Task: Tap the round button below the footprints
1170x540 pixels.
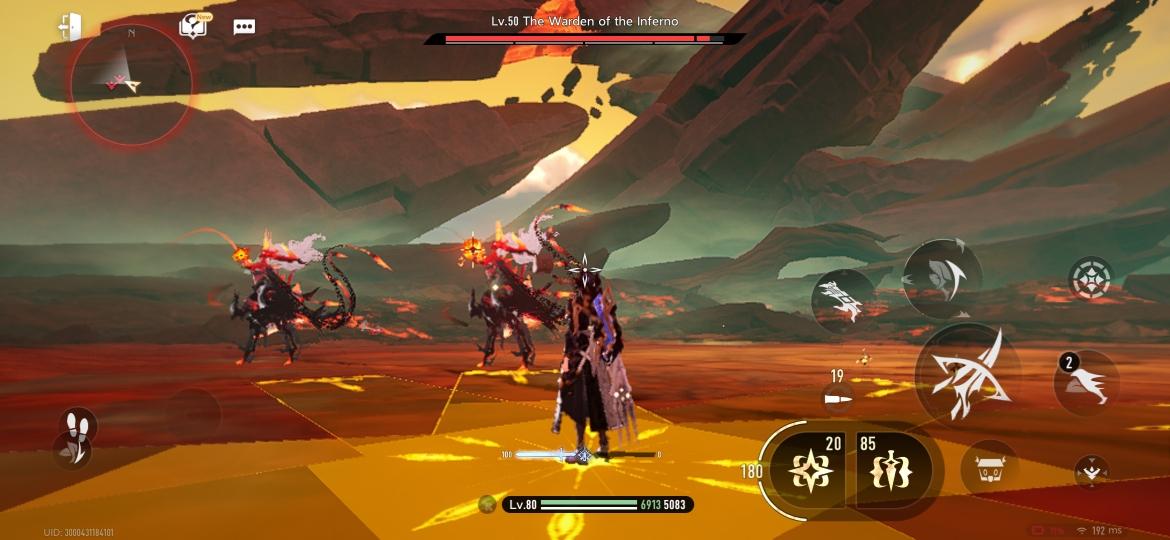Action: click(72, 452)
